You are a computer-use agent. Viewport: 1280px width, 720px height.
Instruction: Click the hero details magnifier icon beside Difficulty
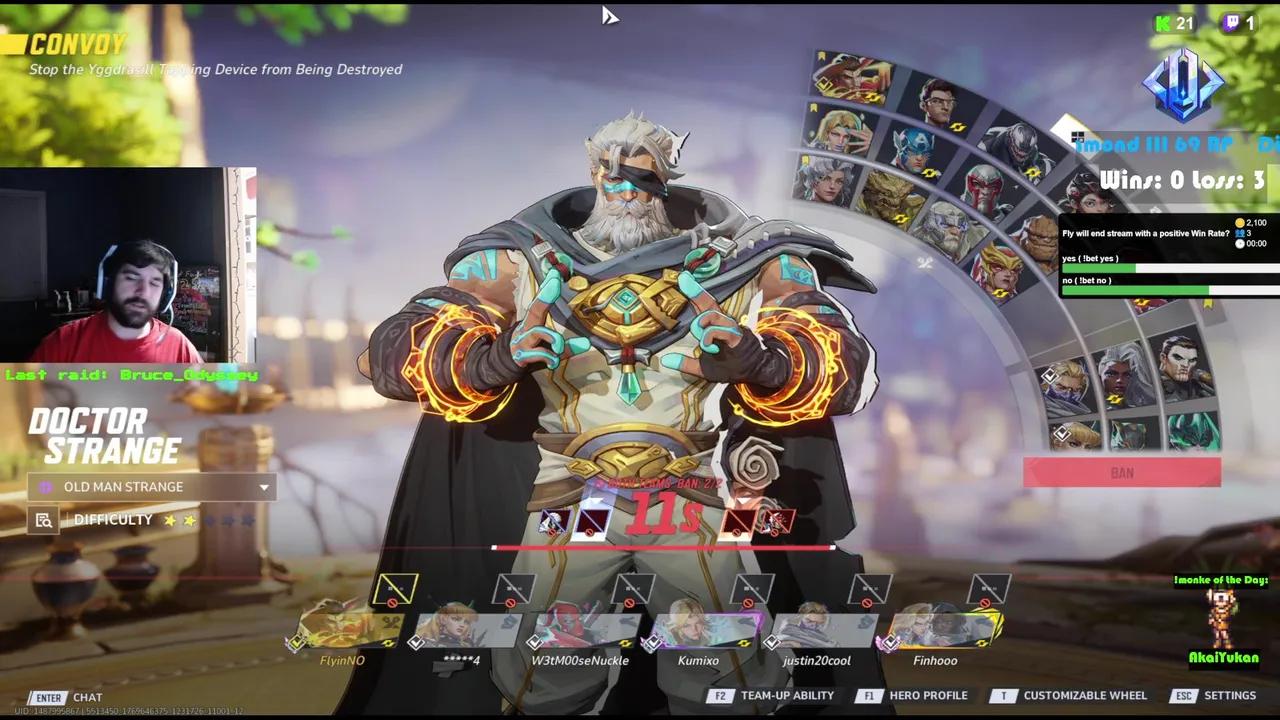43,519
